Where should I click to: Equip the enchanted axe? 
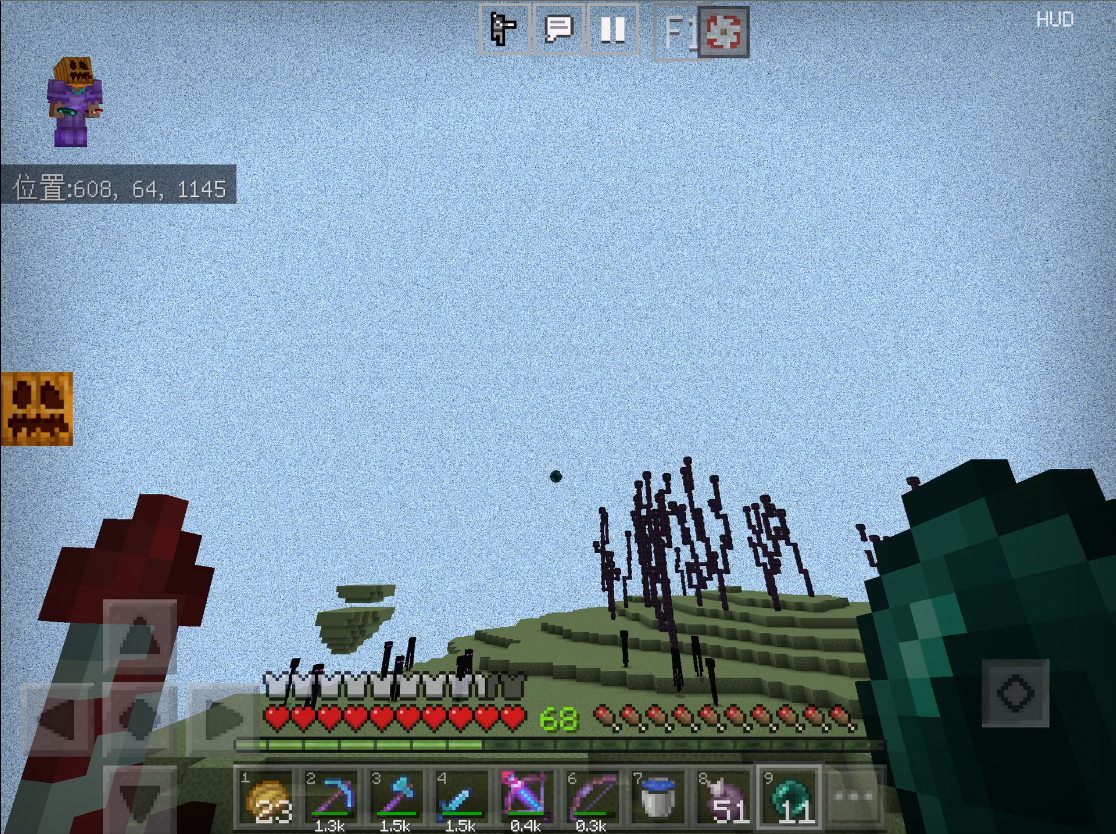tap(396, 797)
